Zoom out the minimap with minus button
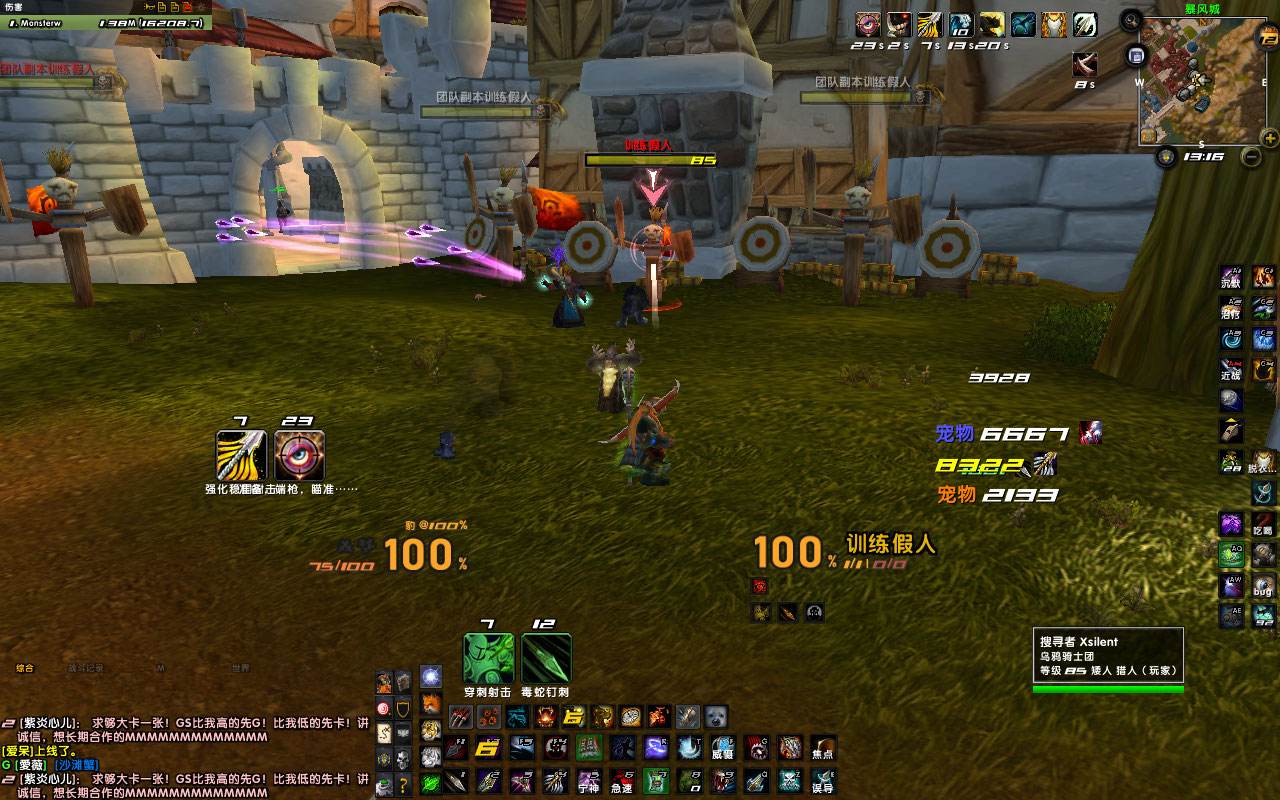This screenshot has width=1280, height=800. tap(1251, 156)
